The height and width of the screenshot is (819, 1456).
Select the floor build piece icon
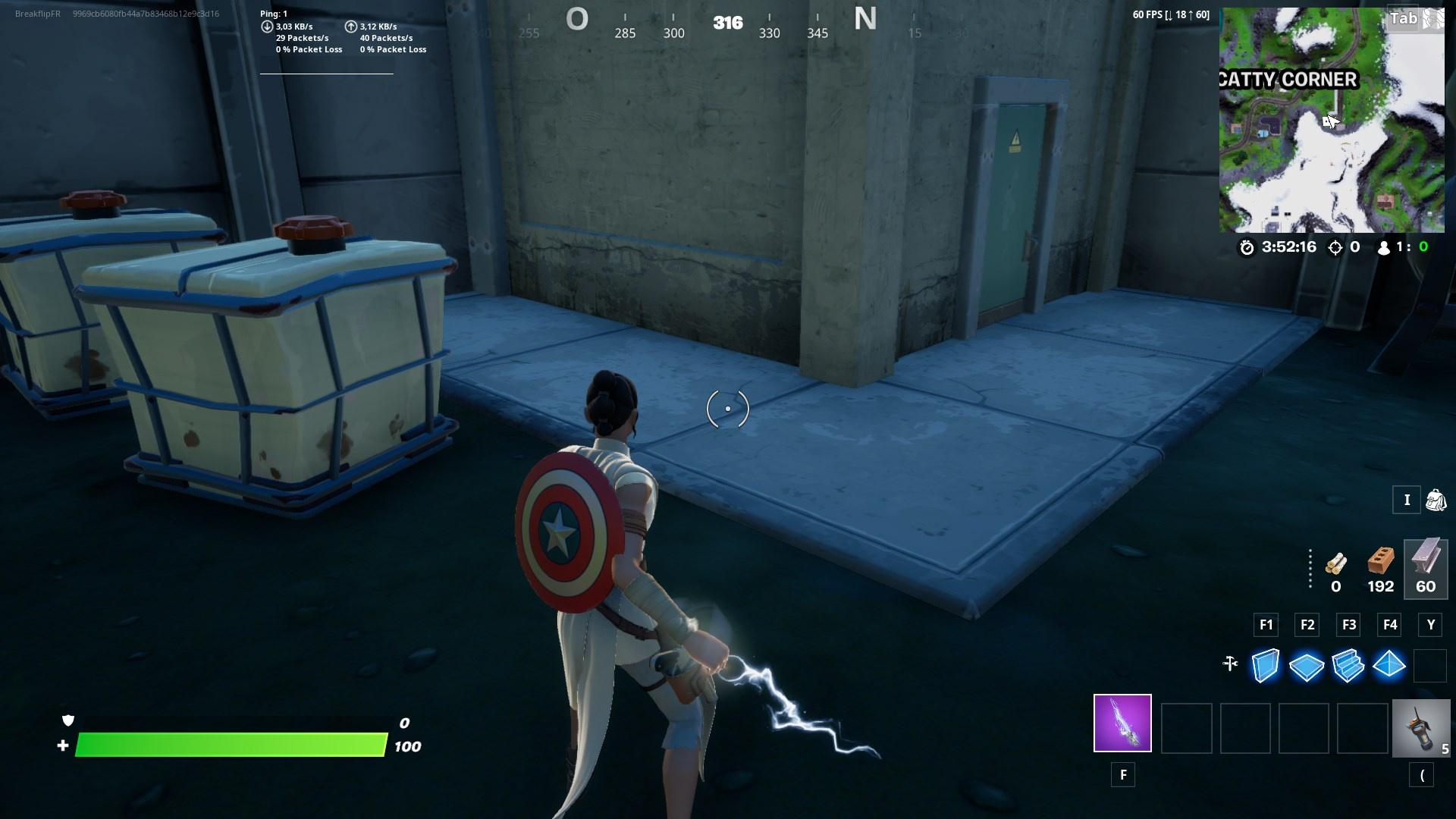[1306, 667]
